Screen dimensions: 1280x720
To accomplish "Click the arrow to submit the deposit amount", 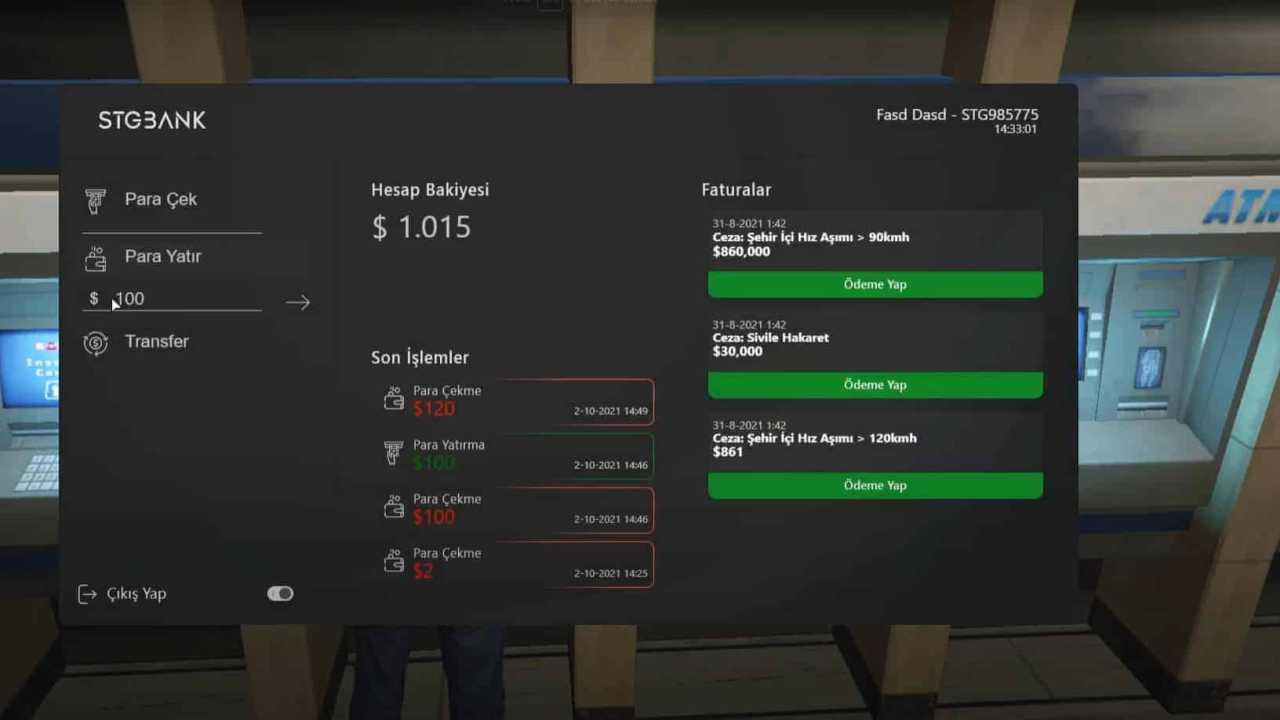I will [297, 302].
